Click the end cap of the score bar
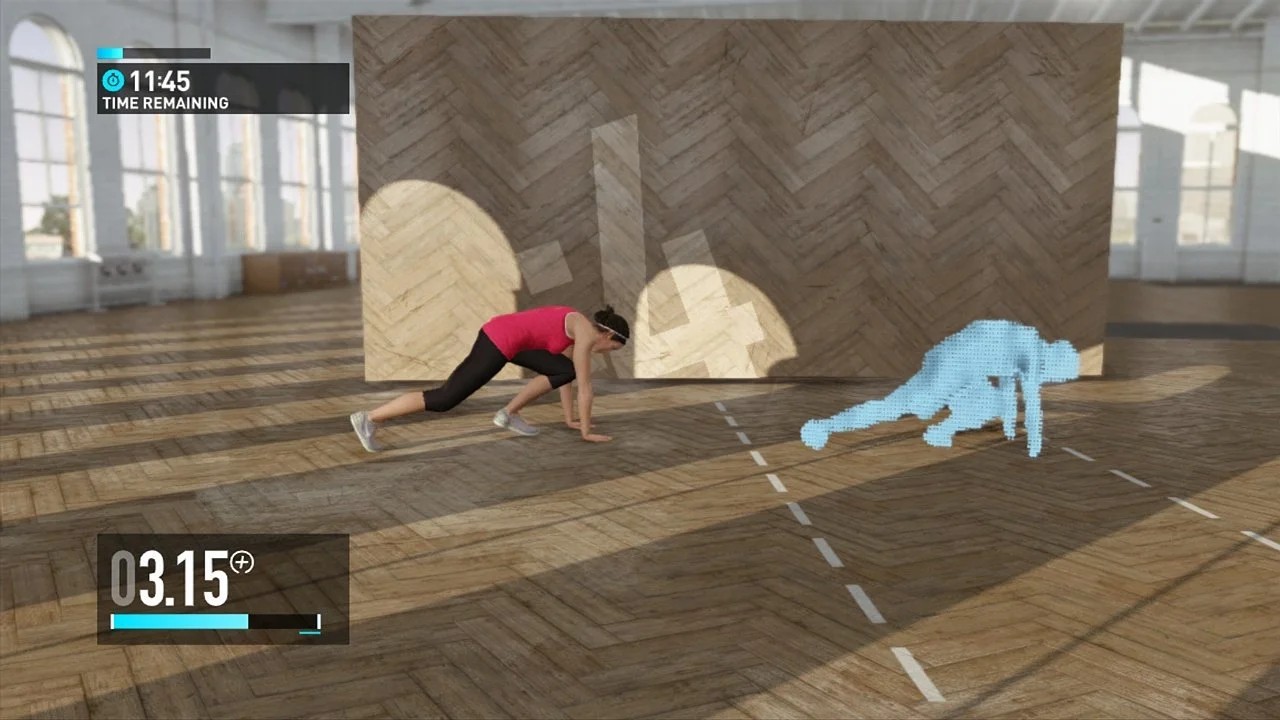This screenshot has width=1280, height=720. (x=320, y=620)
